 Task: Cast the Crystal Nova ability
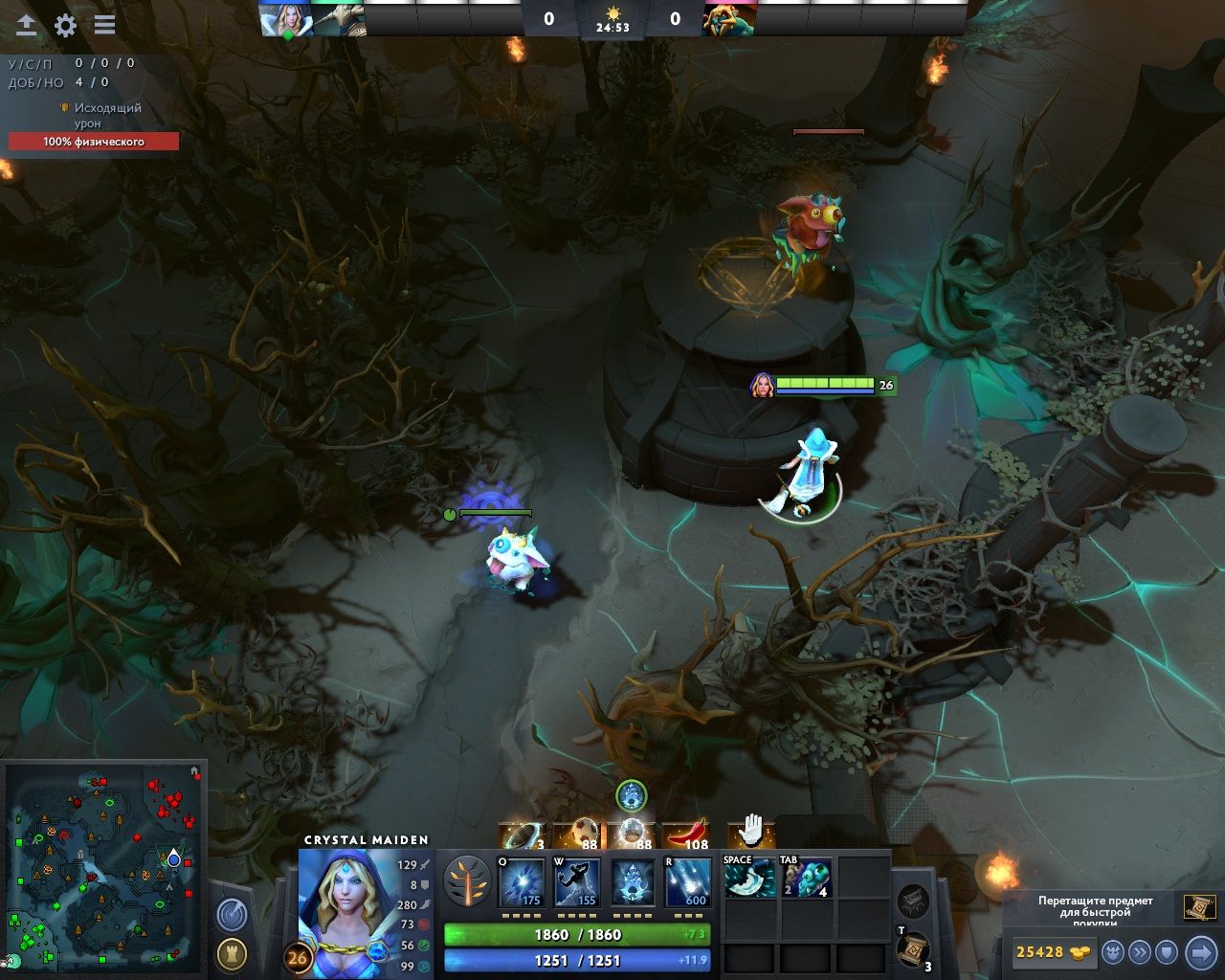tap(523, 882)
